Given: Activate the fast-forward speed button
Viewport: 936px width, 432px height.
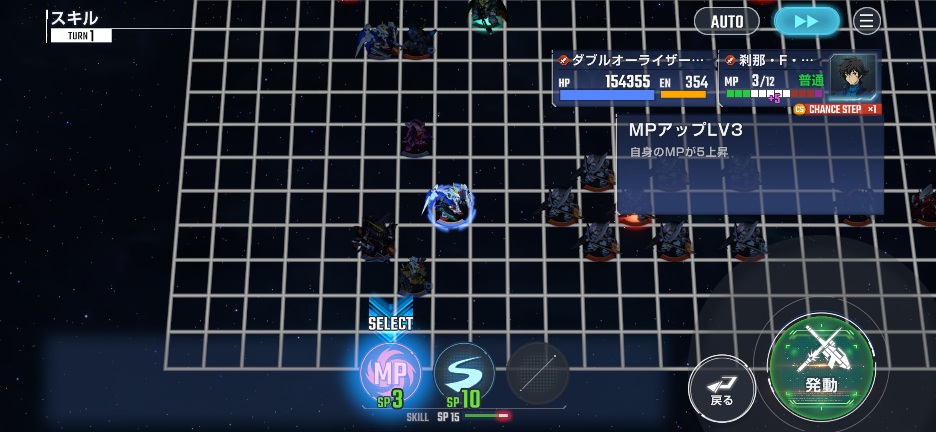Looking at the screenshot, I should click(806, 21).
